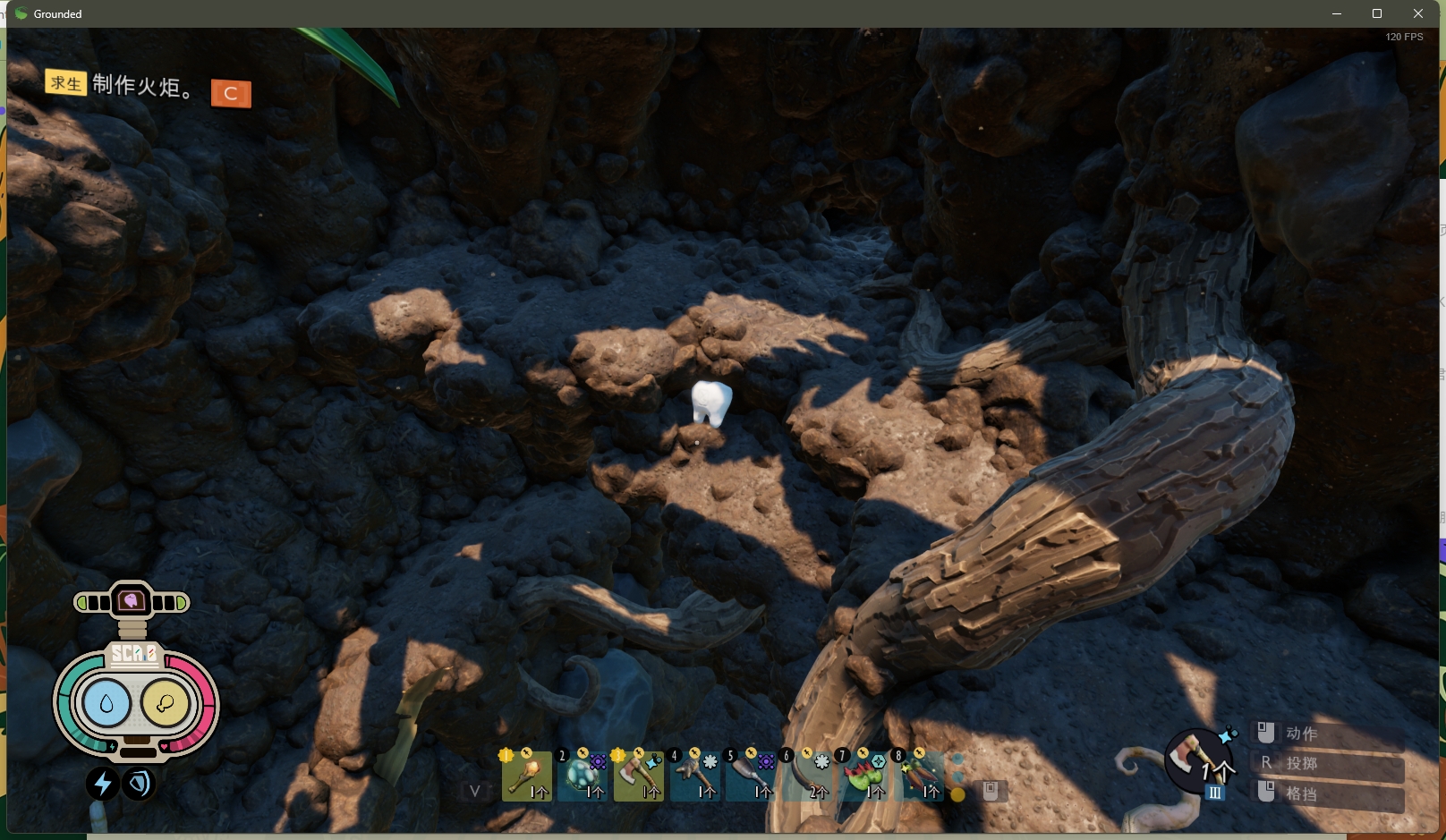Select the brown item in hotbar slot 8
This screenshot has width=1446, height=840.
pyautogui.click(x=920, y=776)
